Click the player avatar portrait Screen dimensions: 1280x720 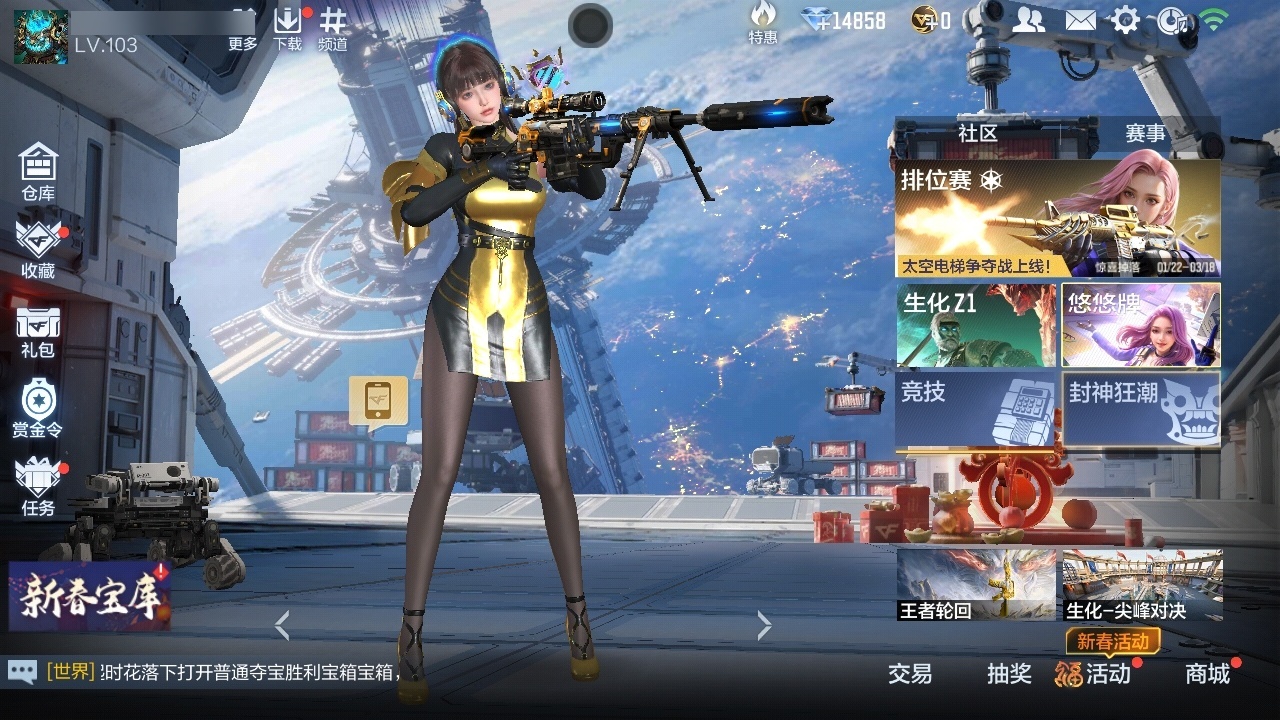point(41,36)
